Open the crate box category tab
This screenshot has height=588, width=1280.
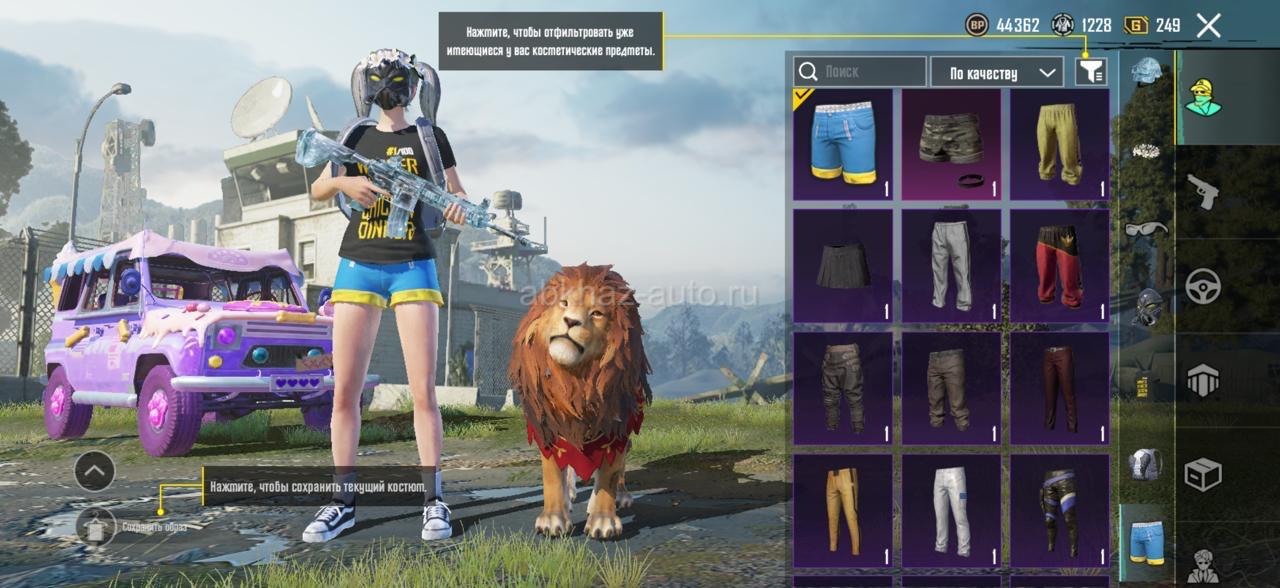tap(1203, 474)
